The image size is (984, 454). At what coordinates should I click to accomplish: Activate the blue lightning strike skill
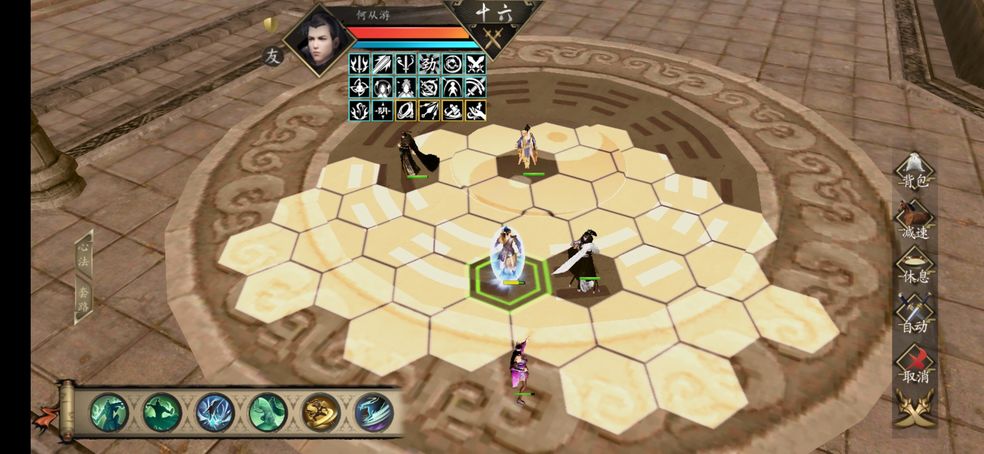click(x=215, y=412)
